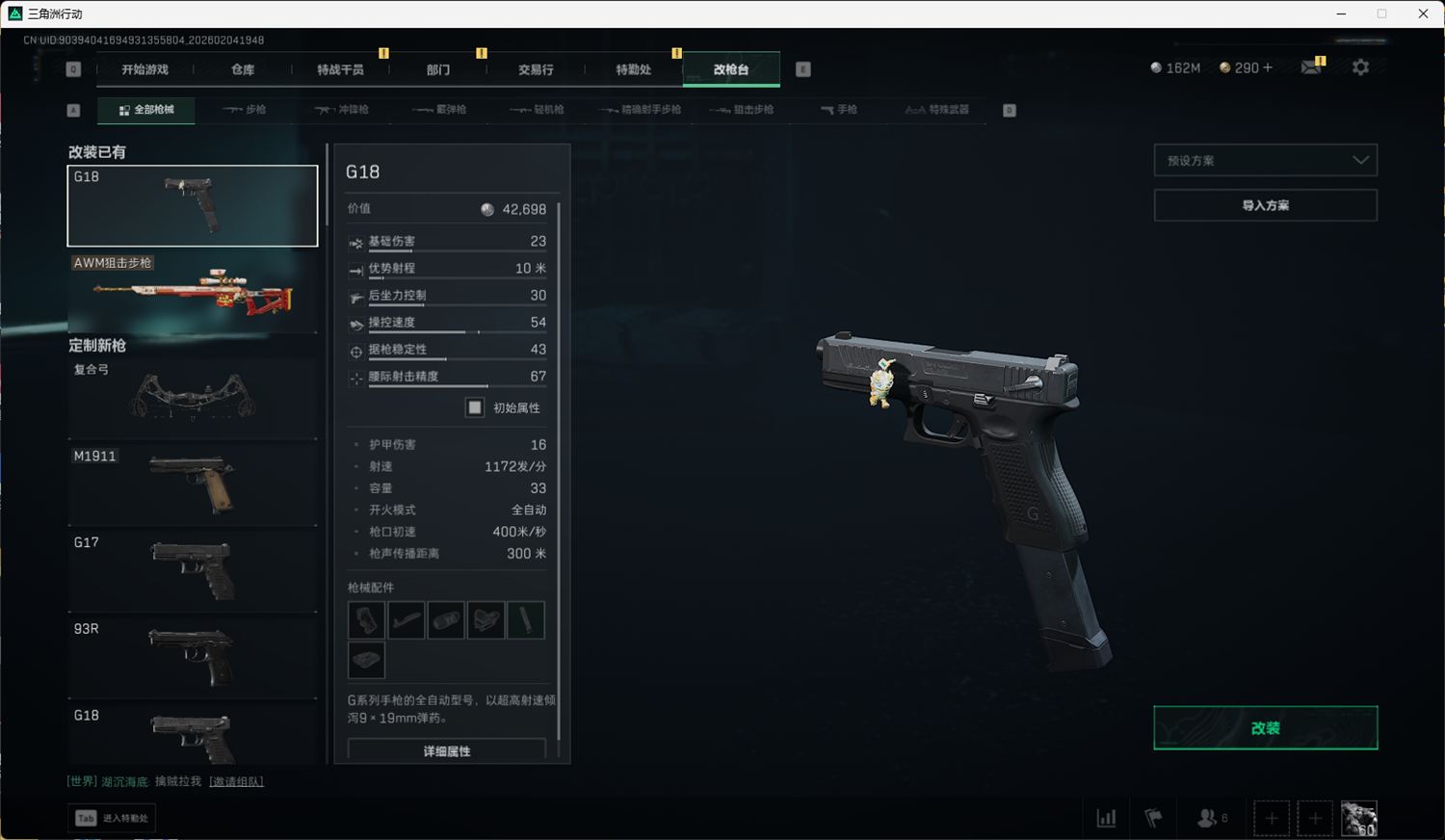This screenshot has height=840, width=1445.
Task: Open the 交易行 tab
Action: [x=536, y=69]
